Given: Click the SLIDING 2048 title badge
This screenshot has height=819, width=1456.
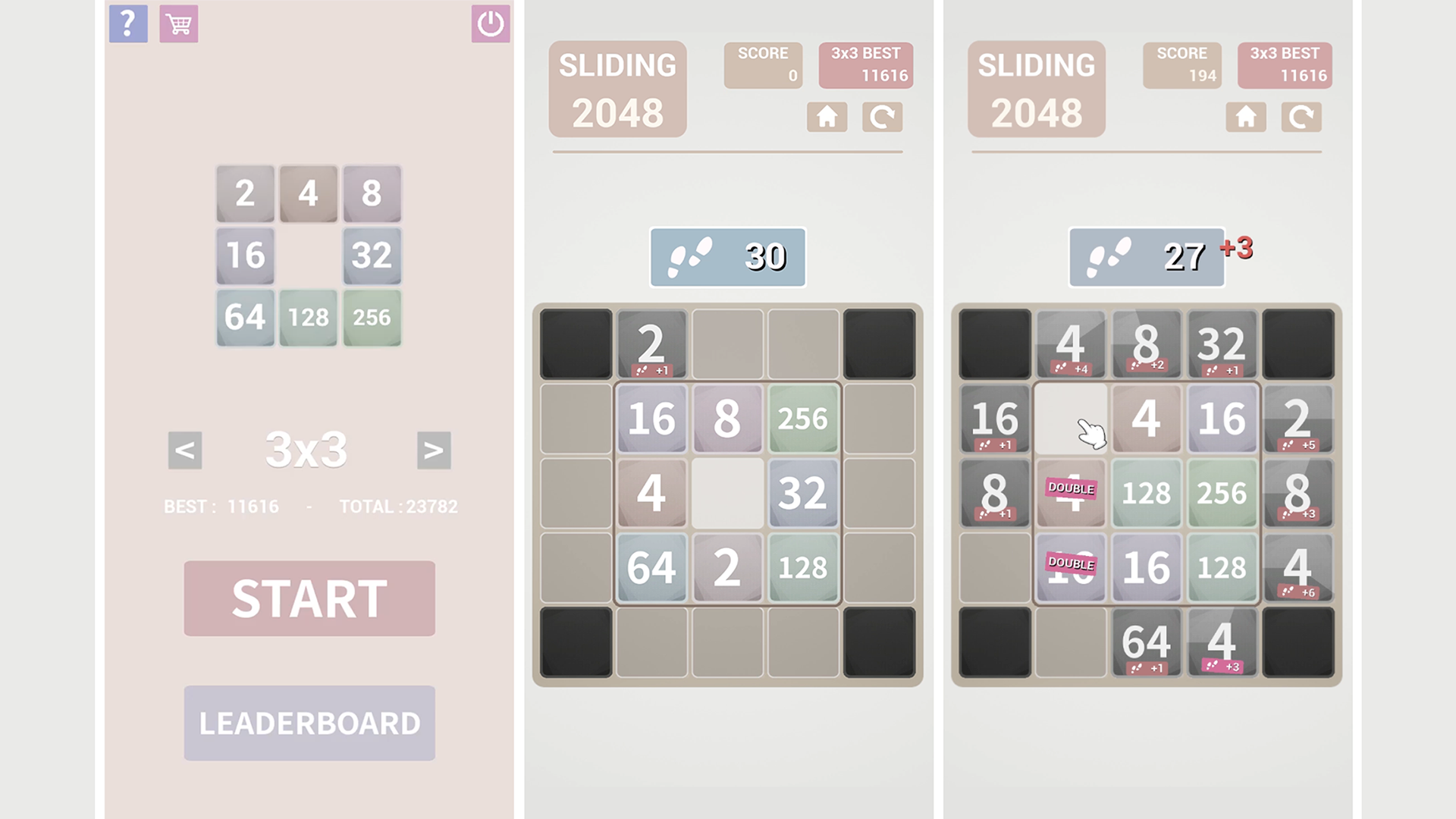Looking at the screenshot, I should (618, 87).
